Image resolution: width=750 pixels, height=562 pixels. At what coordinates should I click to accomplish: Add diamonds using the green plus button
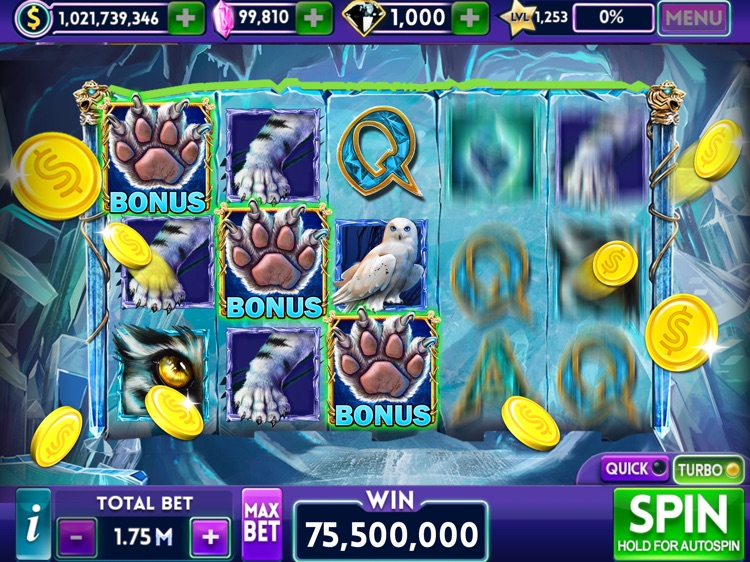[x=470, y=17]
